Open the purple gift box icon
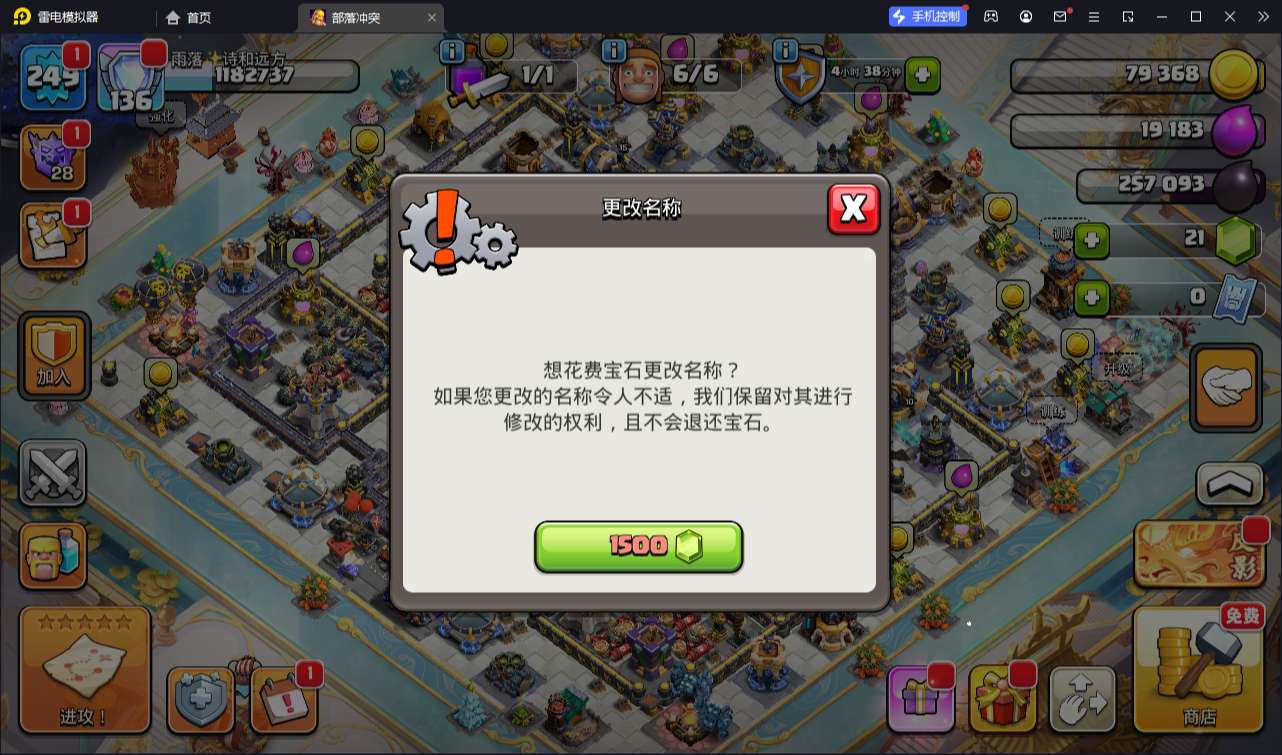 tap(920, 698)
